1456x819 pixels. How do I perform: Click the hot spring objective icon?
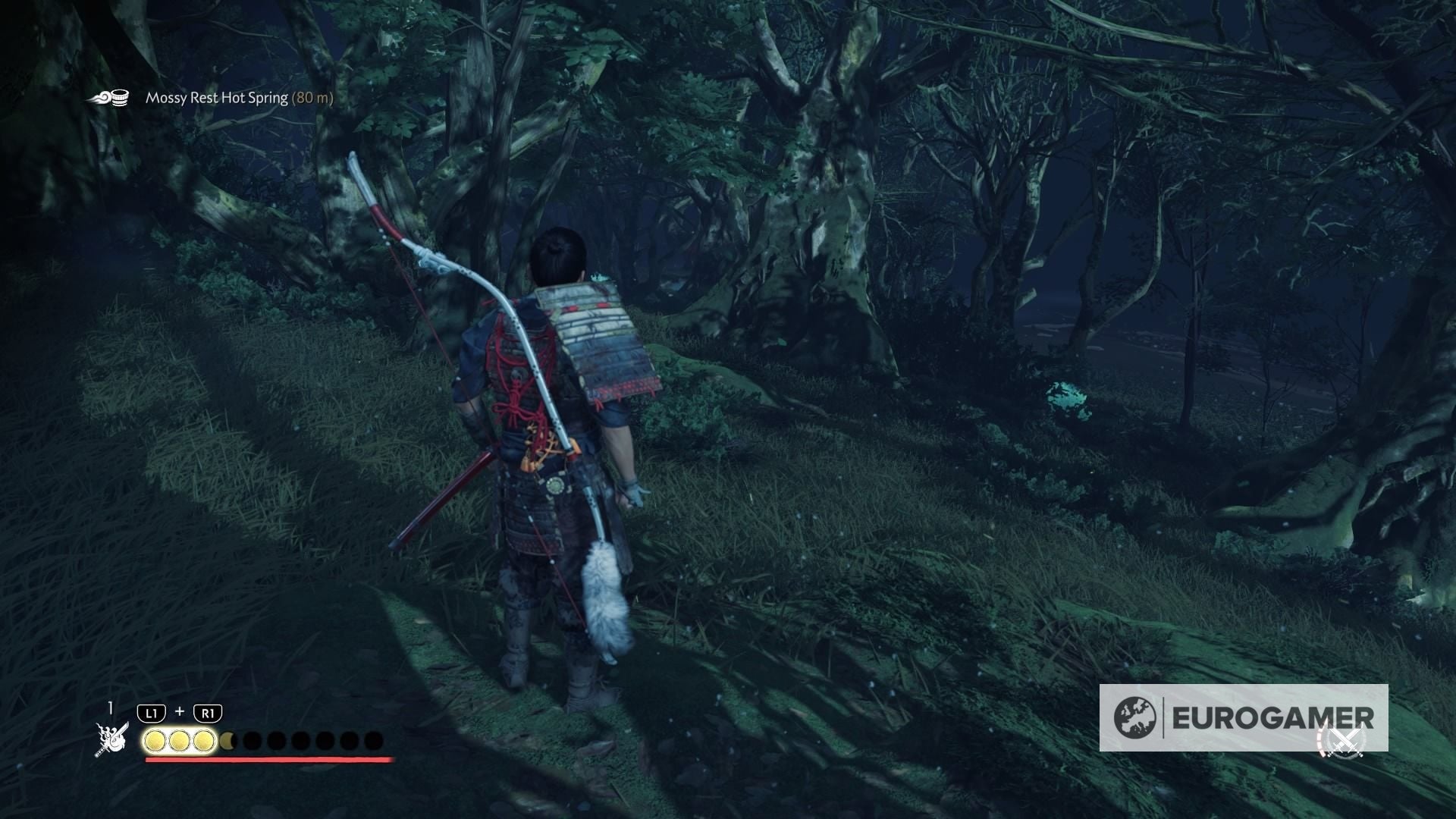[x=112, y=97]
